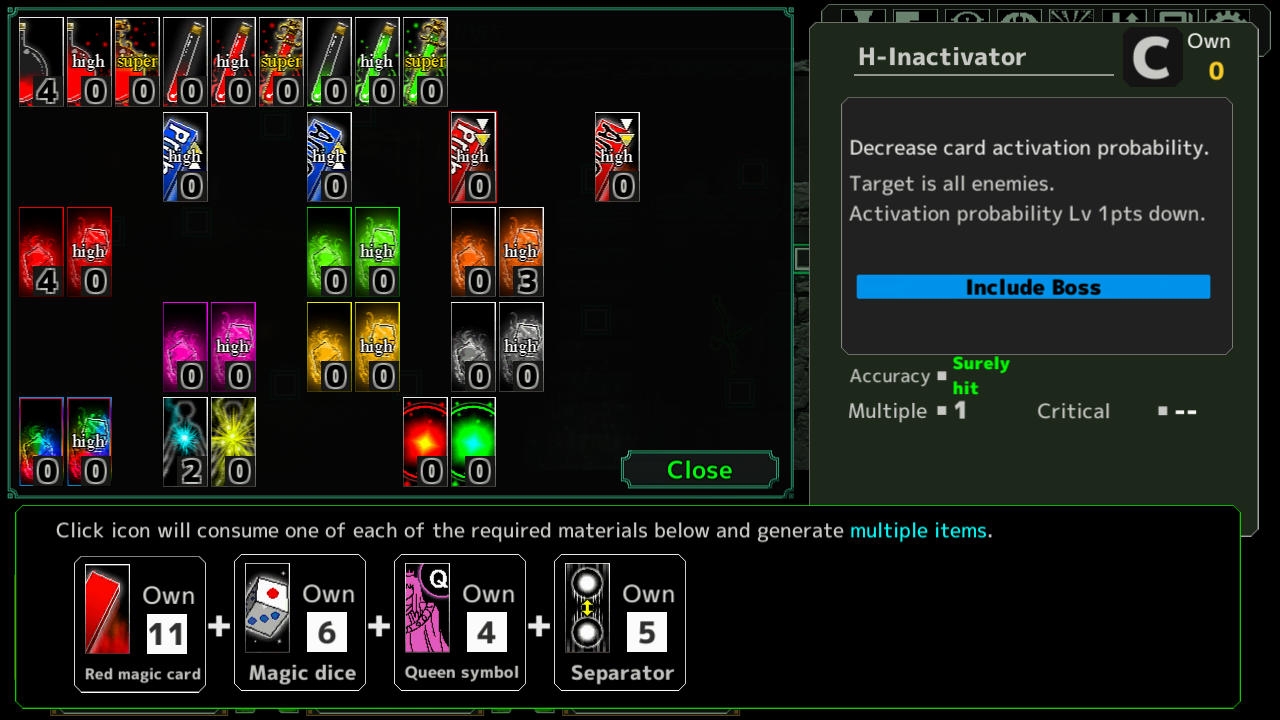Choose the basic green flame card

pyautogui.click(x=329, y=252)
